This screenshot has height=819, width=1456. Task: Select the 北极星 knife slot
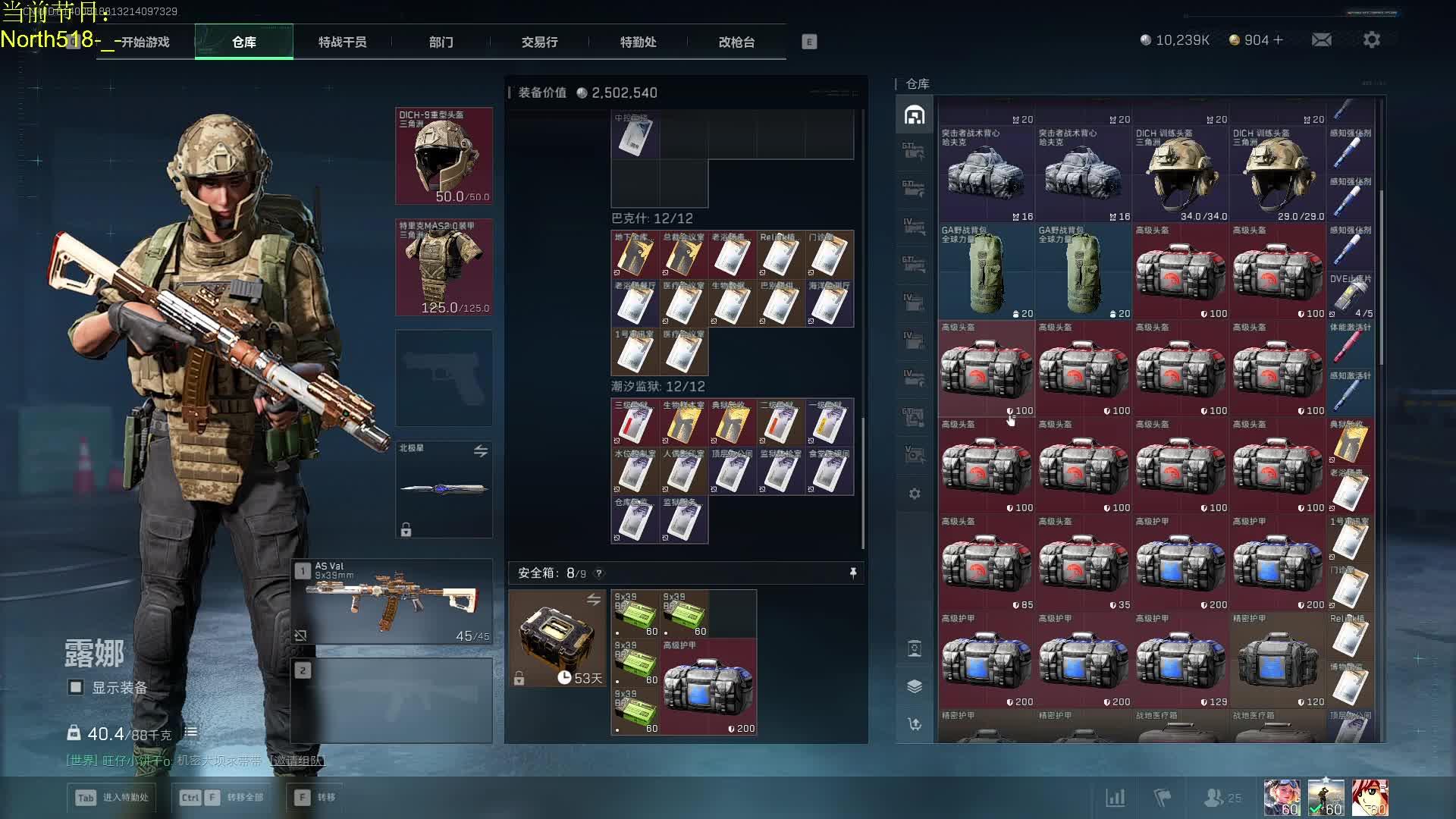pos(444,489)
